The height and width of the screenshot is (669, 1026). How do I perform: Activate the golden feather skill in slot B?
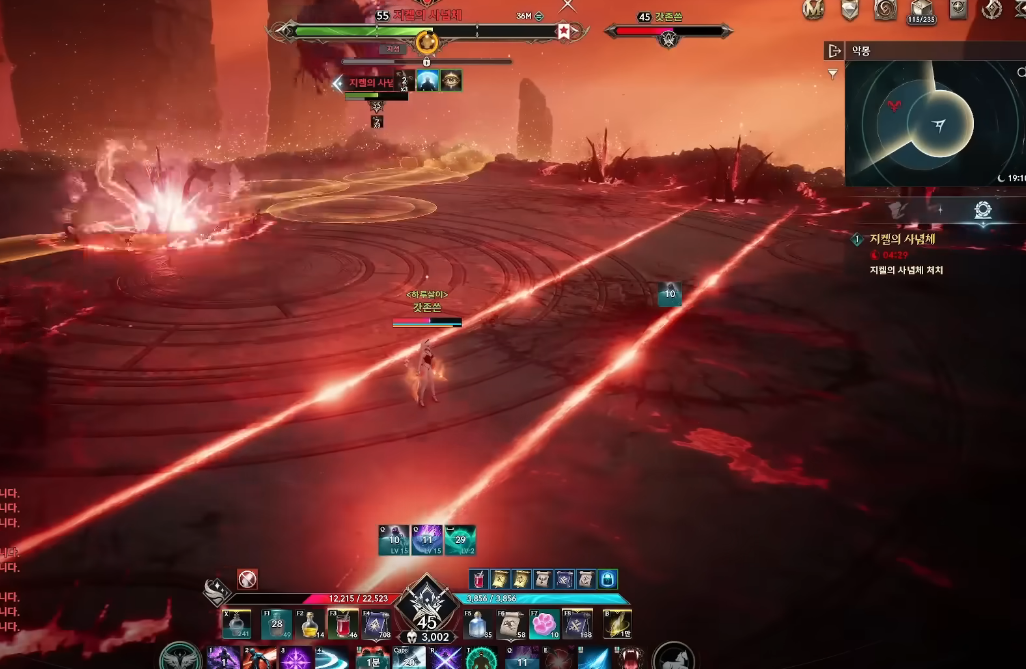tap(617, 625)
